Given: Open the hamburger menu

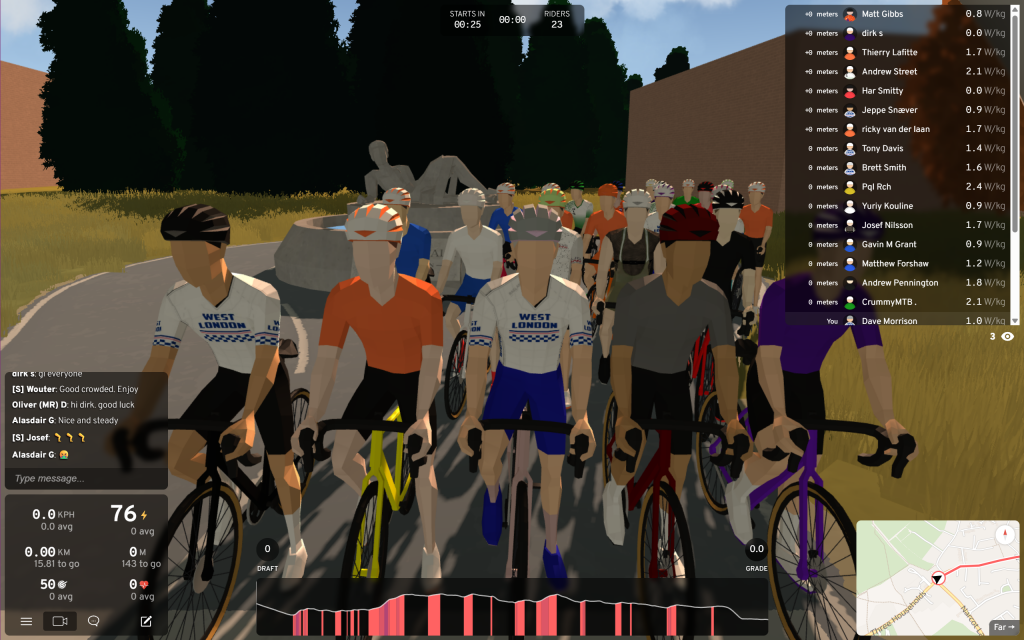Looking at the screenshot, I should click(x=26, y=621).
